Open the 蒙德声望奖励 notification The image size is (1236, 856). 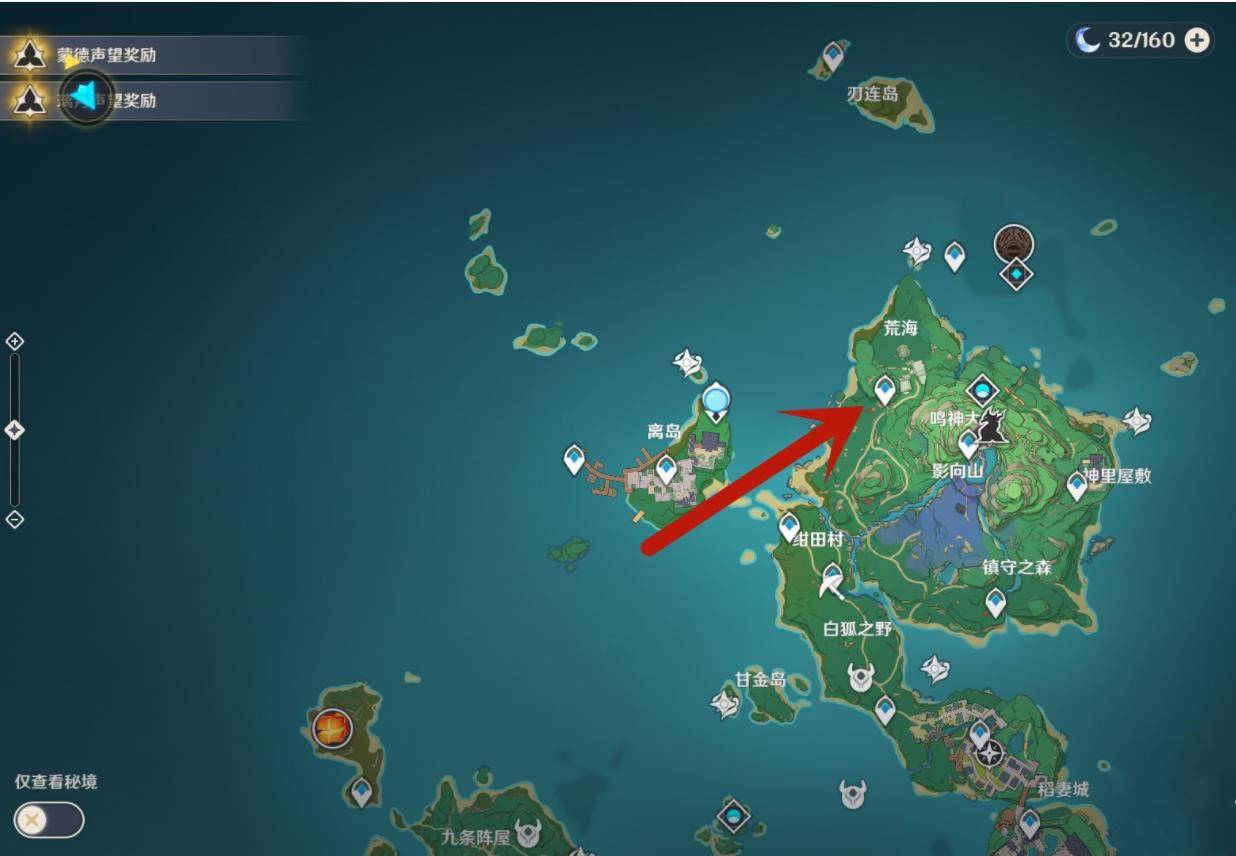106,55
